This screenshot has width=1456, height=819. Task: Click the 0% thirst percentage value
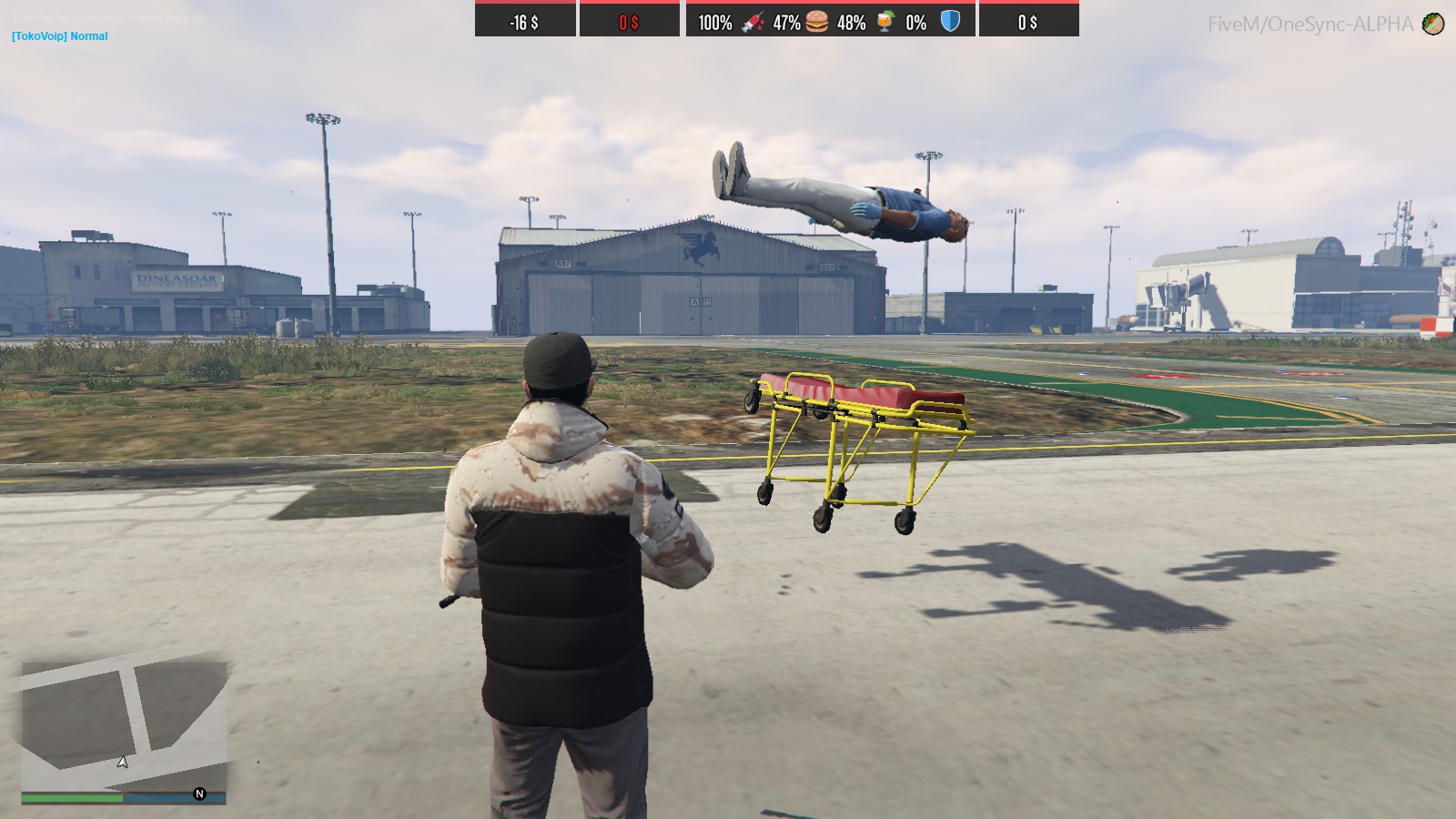[x=915, y=22]
